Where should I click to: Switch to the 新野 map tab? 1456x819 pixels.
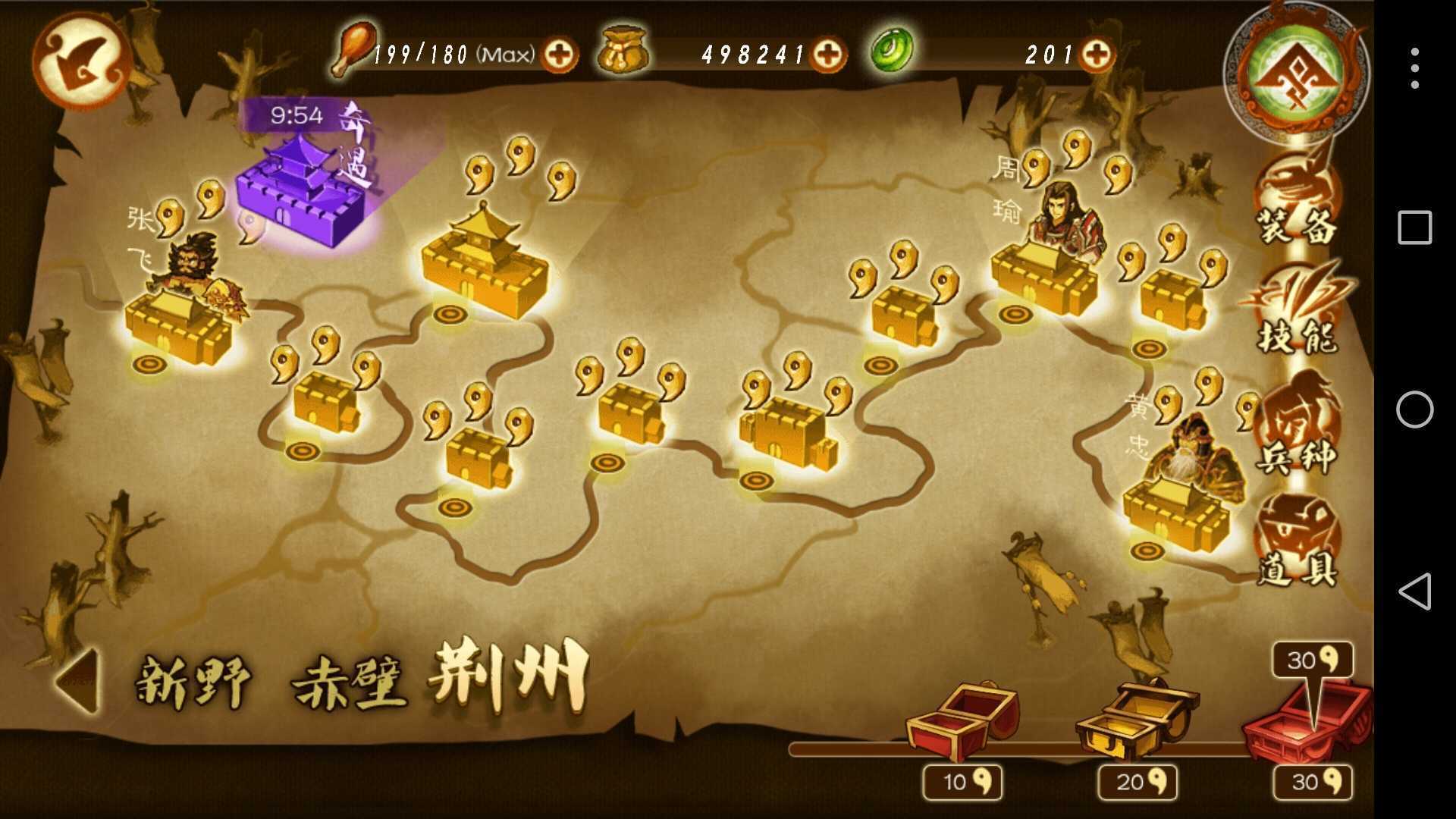click(x=193, y=682)
